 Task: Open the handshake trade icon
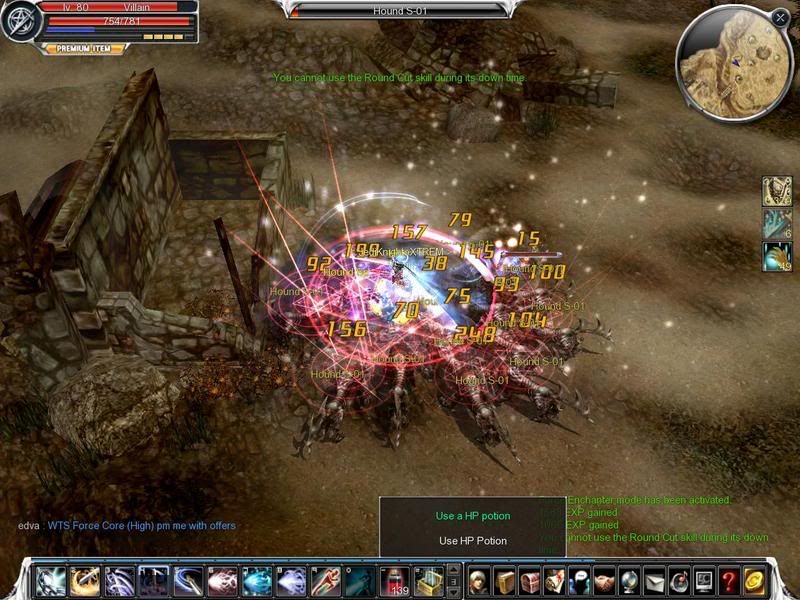point(605,580)
